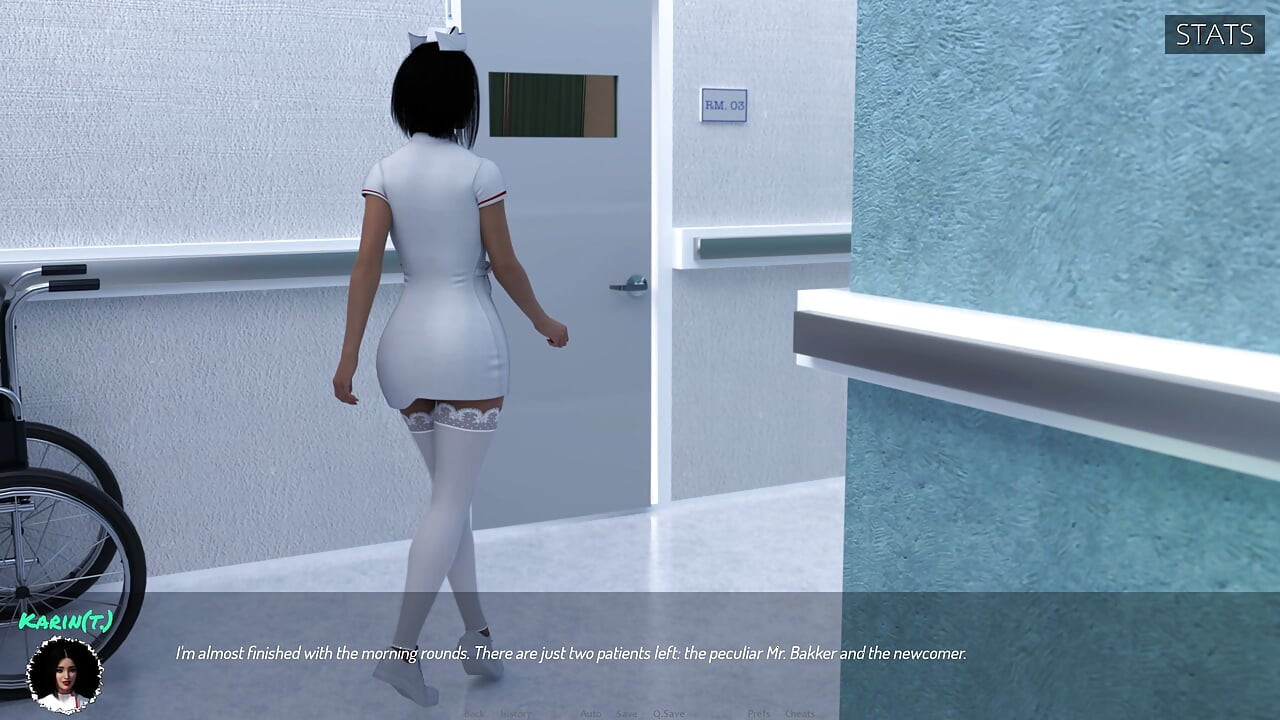The width and height of the screenshot is (1280, 720).
Task: Click Karin's circular portrait icon
Action: pos(66,674)
